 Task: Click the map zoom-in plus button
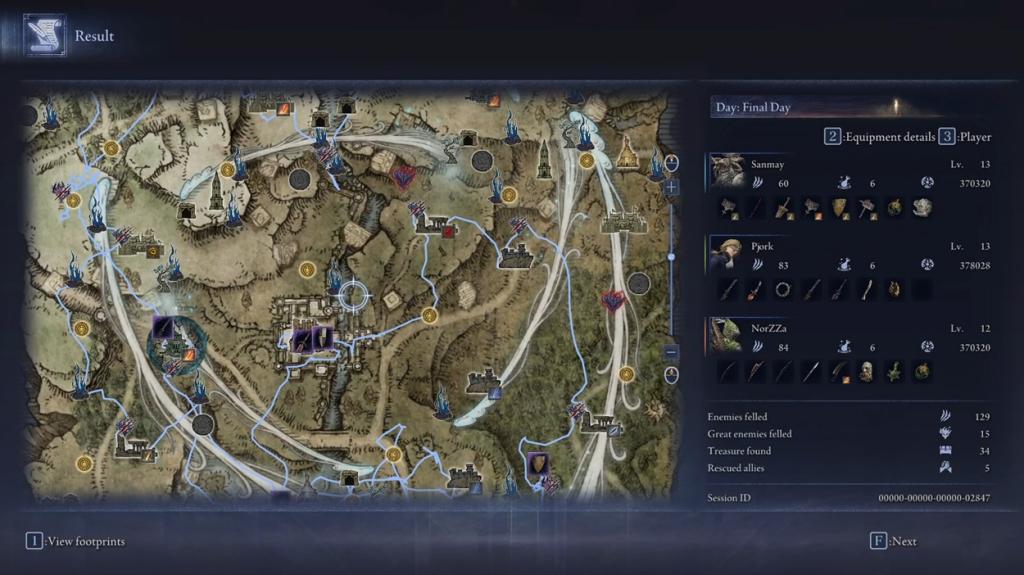[671, 187]
